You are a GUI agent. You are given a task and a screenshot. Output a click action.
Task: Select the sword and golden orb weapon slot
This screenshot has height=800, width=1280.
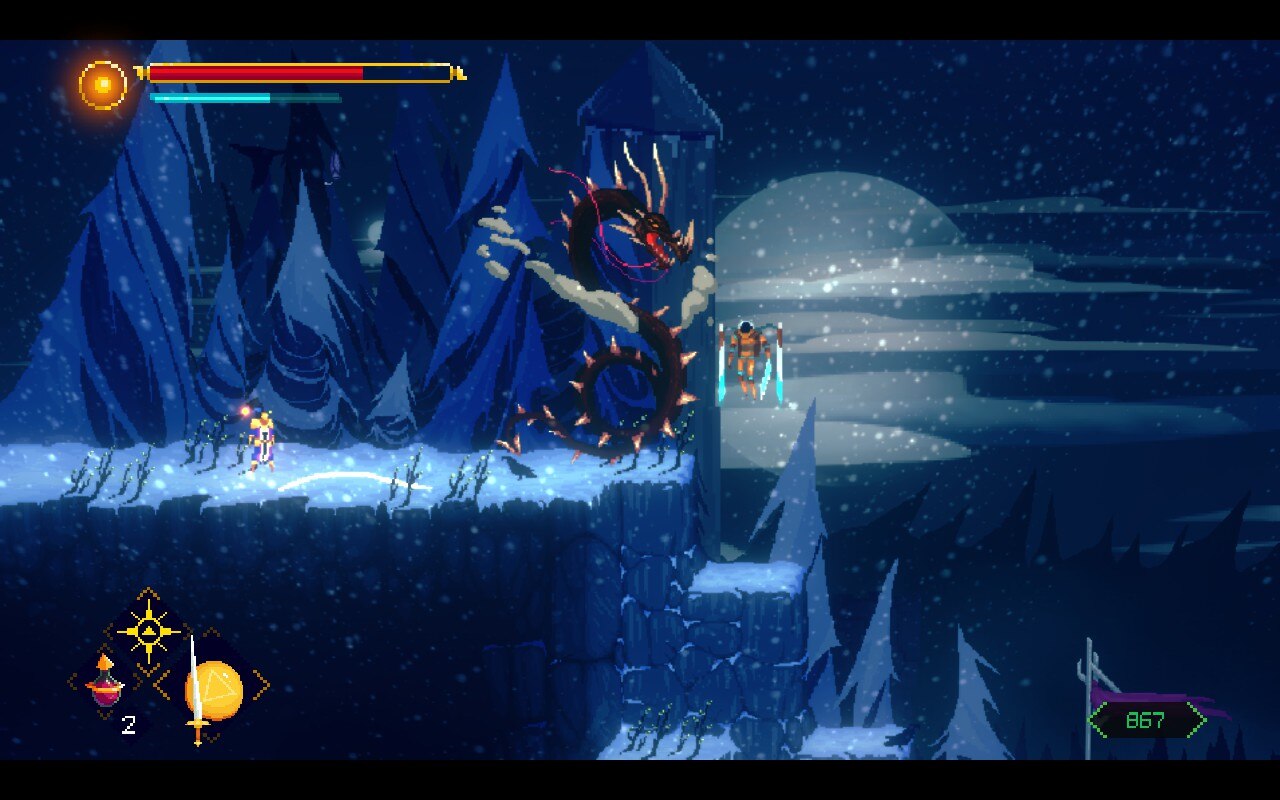pos(212,688)
